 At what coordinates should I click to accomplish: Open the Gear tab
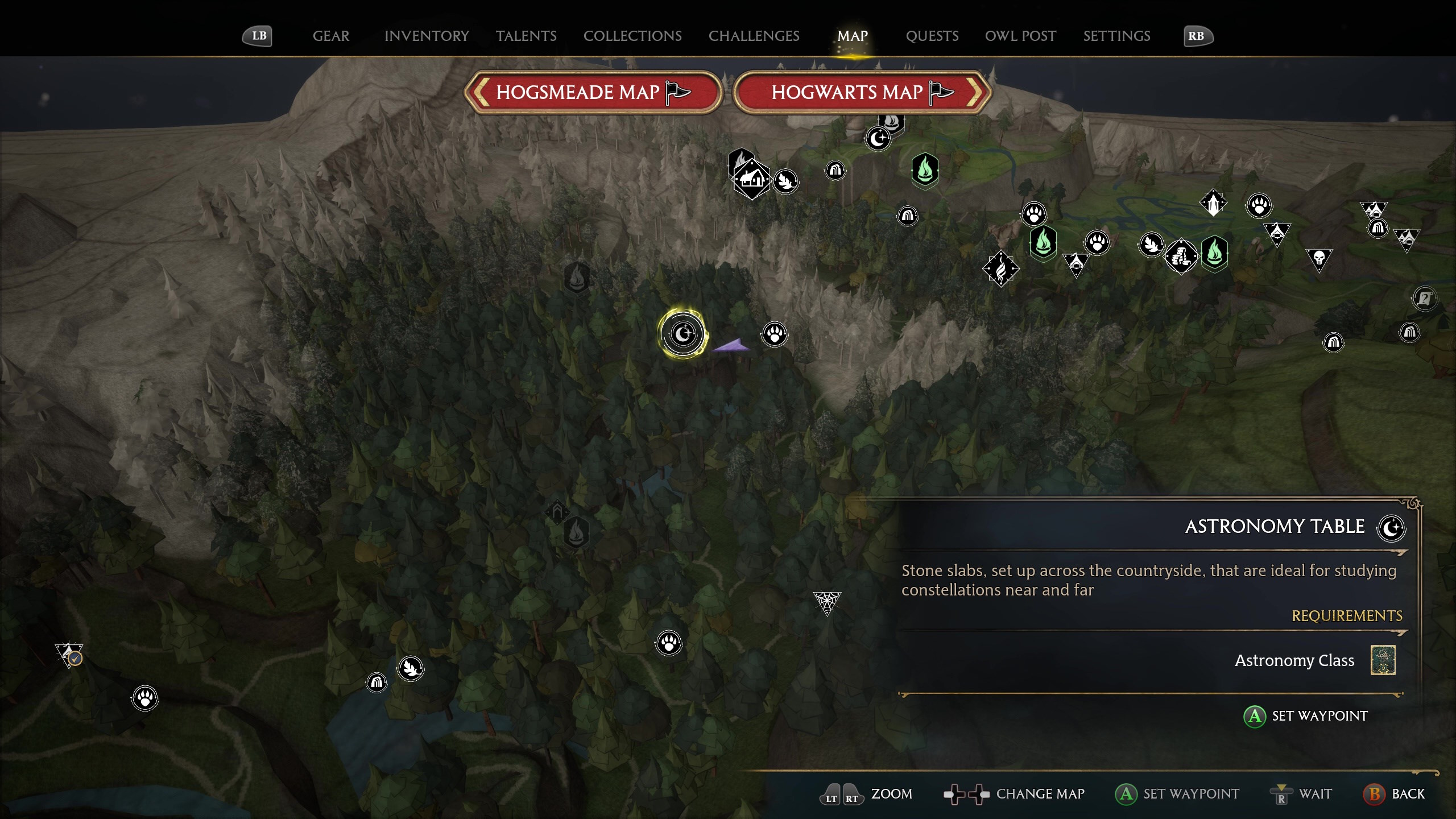(330, 36)
